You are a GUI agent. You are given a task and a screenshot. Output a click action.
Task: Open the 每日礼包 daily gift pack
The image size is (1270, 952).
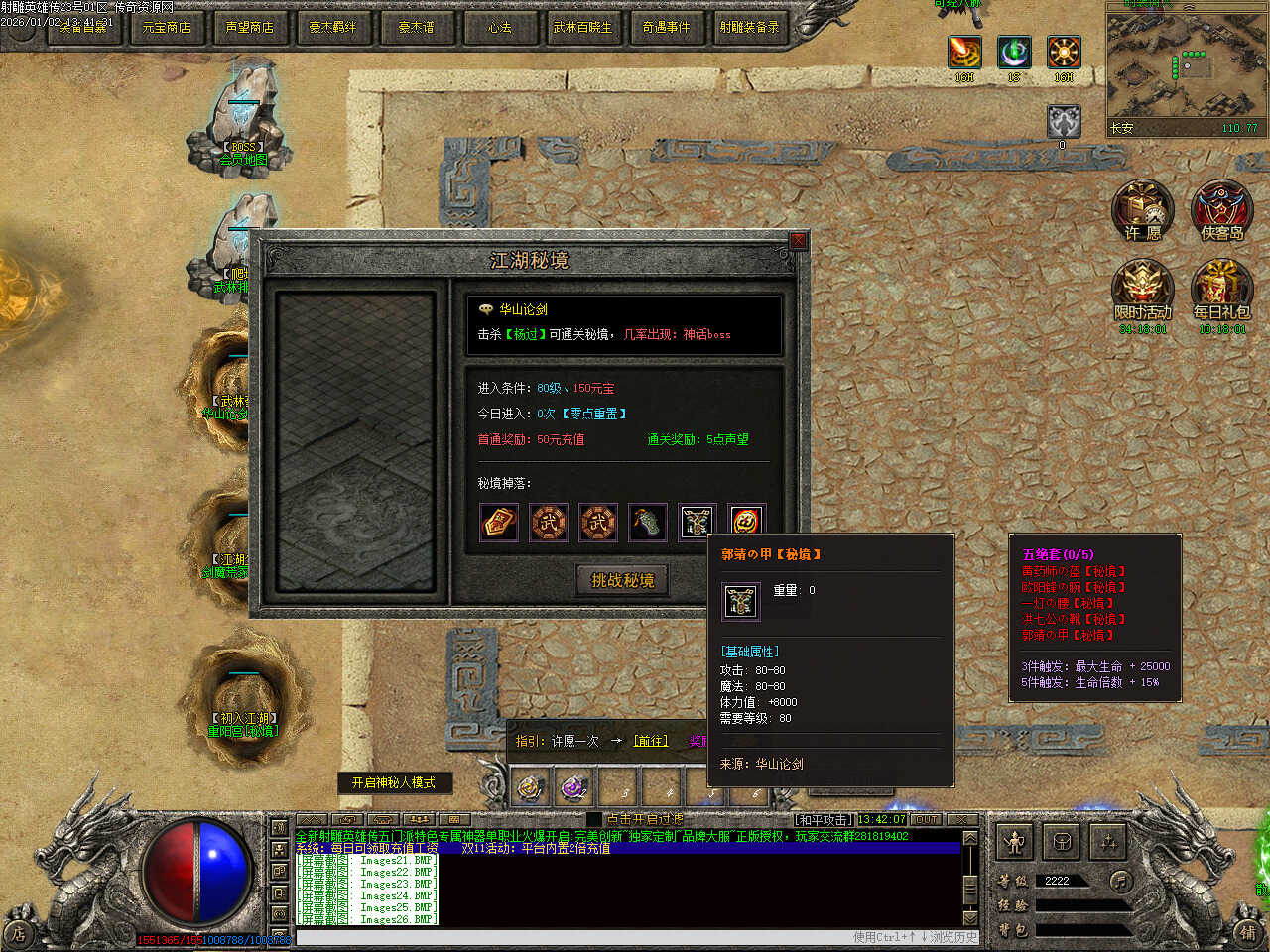click(x=1222, y=290)
